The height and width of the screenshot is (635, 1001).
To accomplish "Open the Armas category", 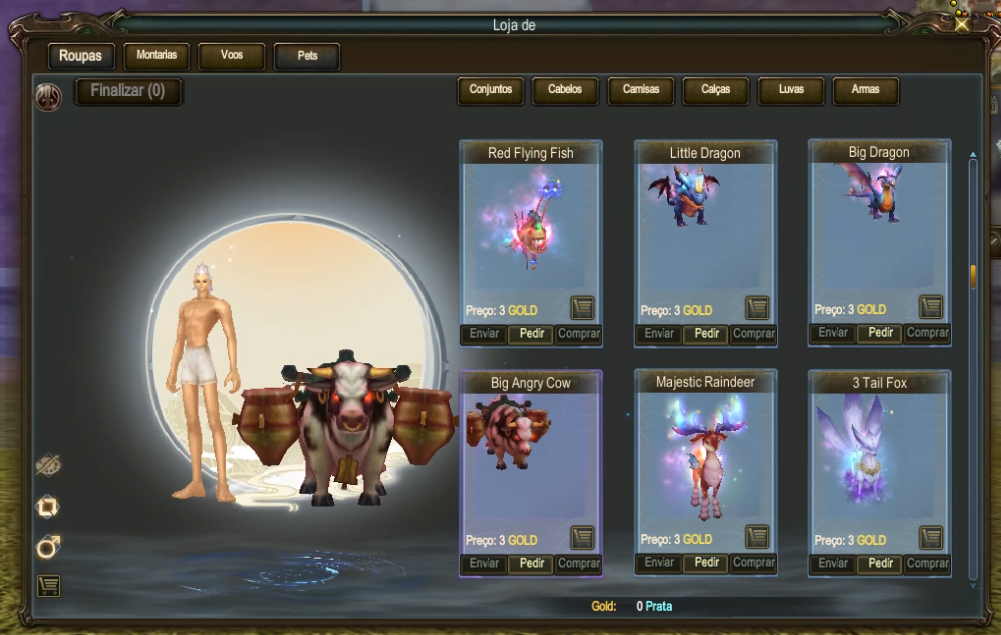I will coord(865,90).
